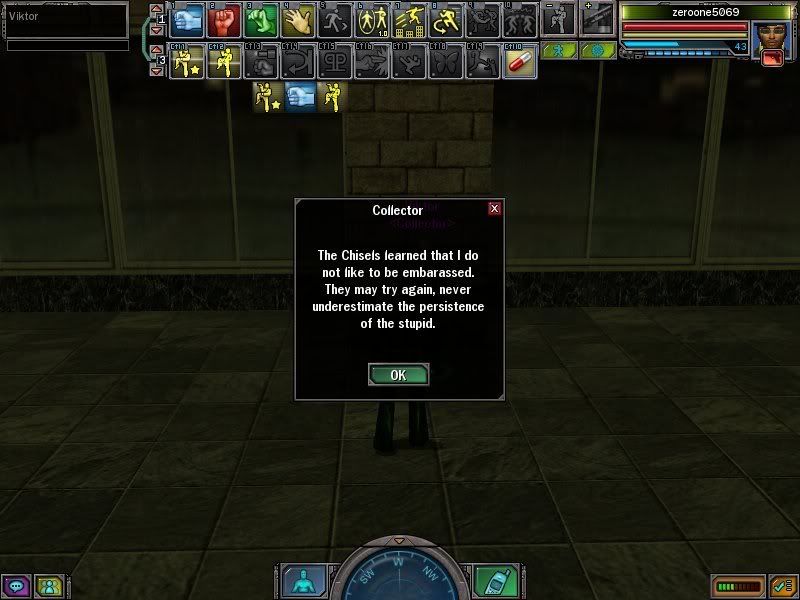800x600 pixels.
Task: Open the green cell phone button
Action: coord(489,581)
